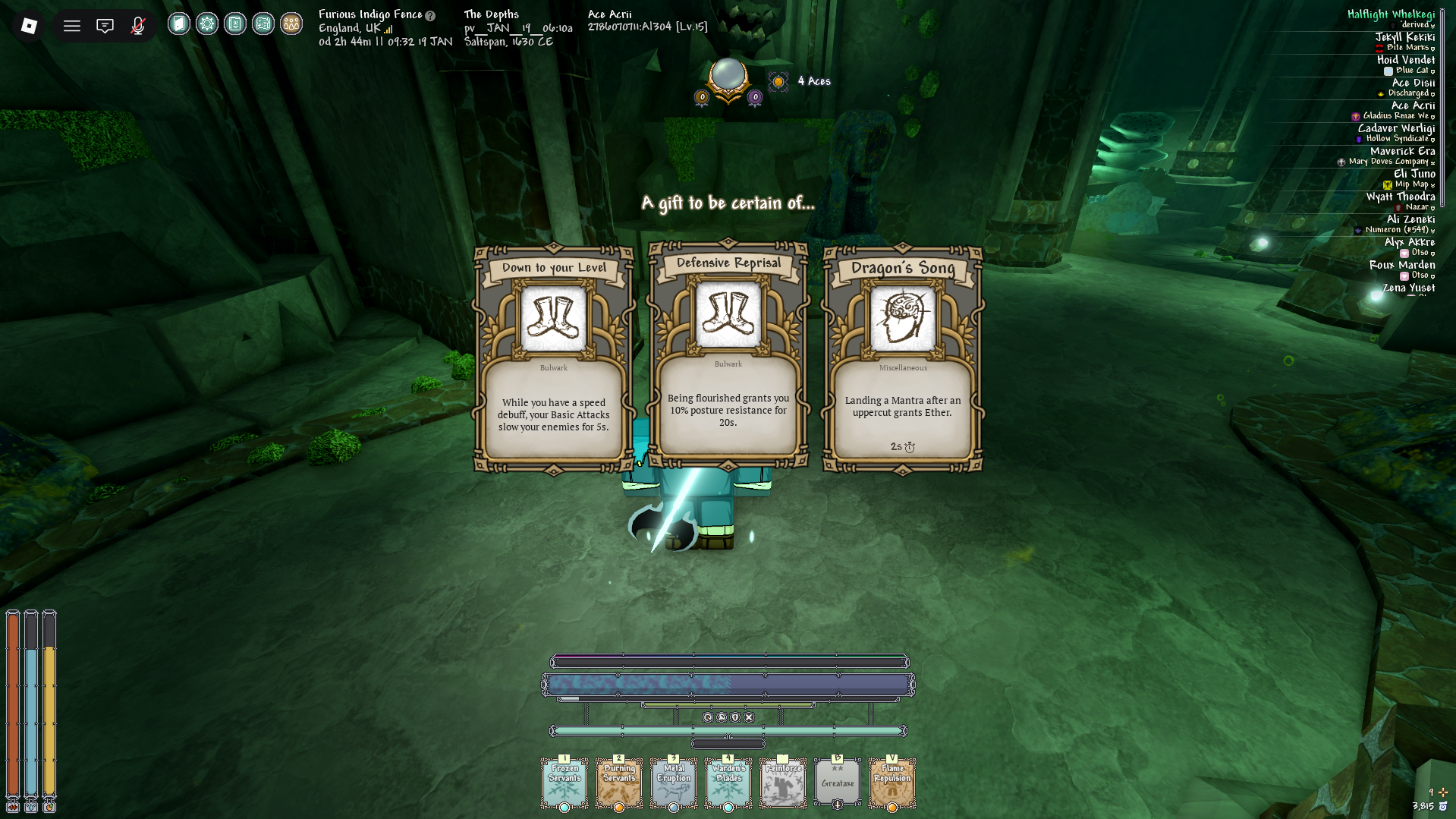The image size is (1456, 819).
Task: Activate the Frozen Servants mantra
Action: (564, 783)
